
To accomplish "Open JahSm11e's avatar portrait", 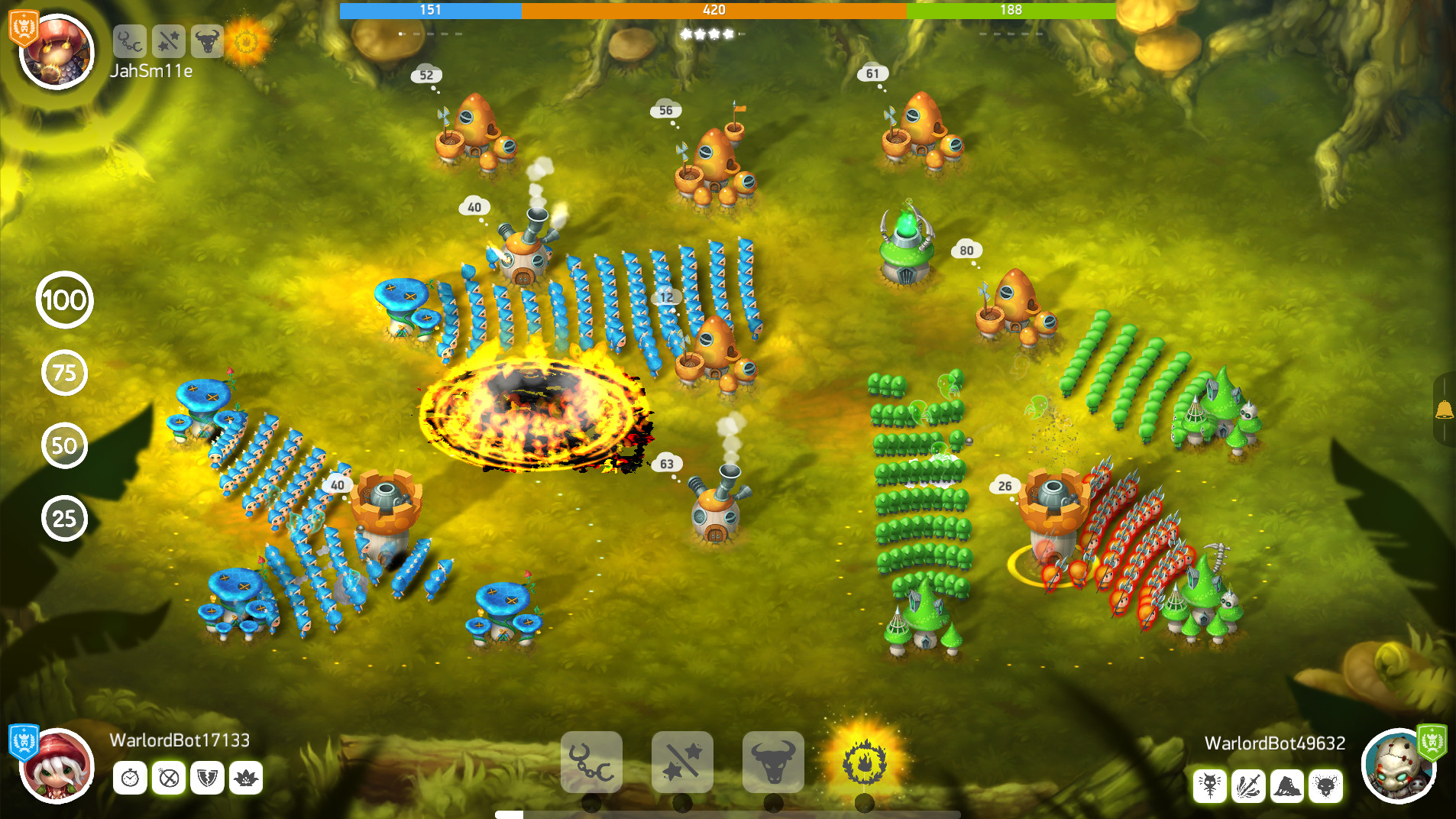I will pos(56,52).
